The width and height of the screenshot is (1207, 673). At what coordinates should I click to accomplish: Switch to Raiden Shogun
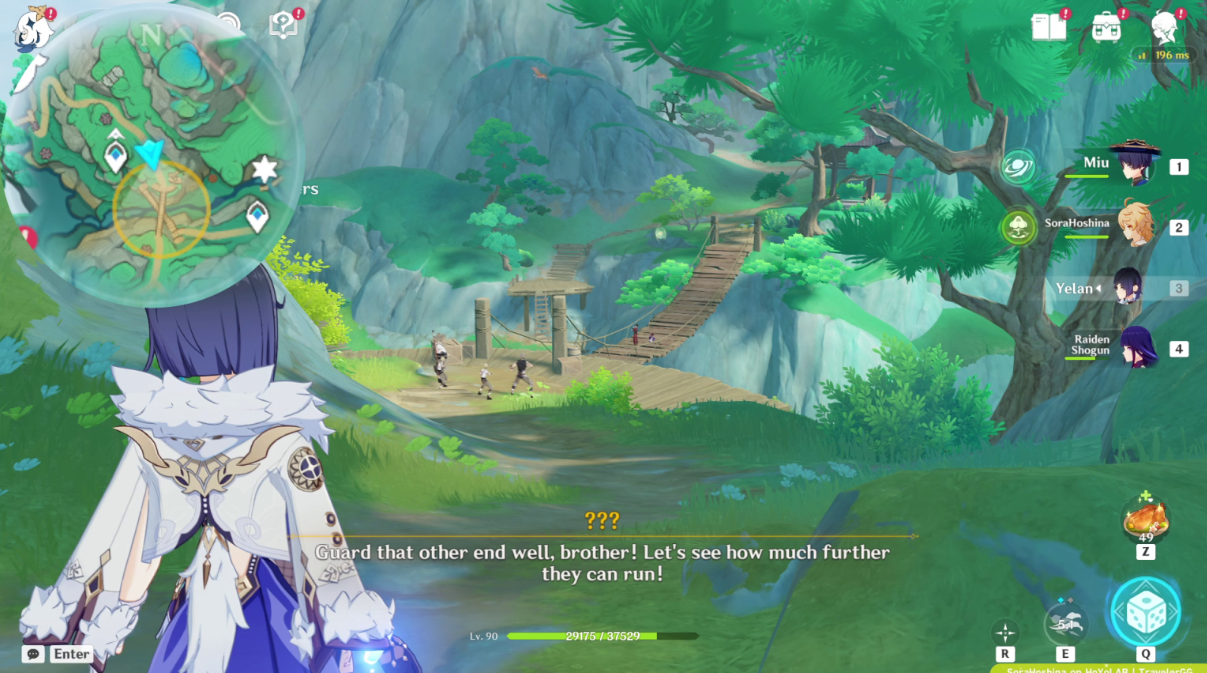click(x=1136, y=347)
